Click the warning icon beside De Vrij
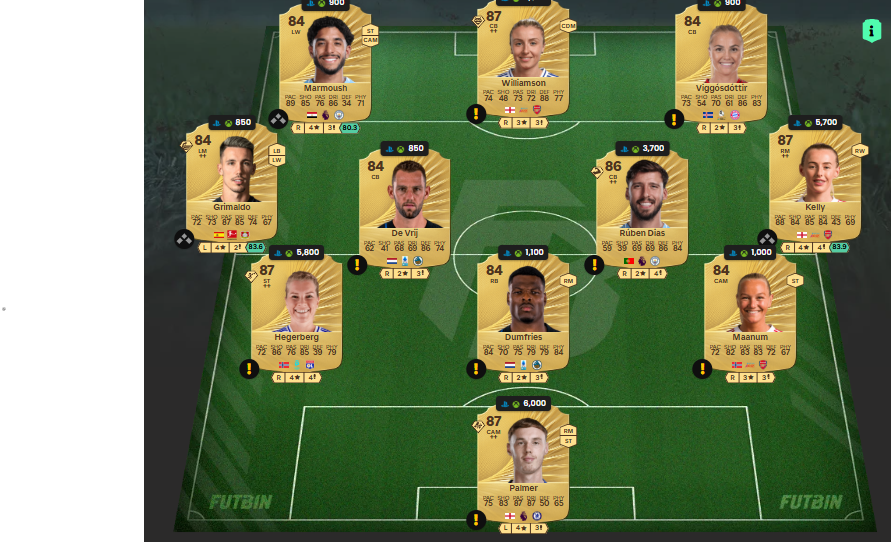Viewport: 891px width, 542px height. (x=357, y=265)
